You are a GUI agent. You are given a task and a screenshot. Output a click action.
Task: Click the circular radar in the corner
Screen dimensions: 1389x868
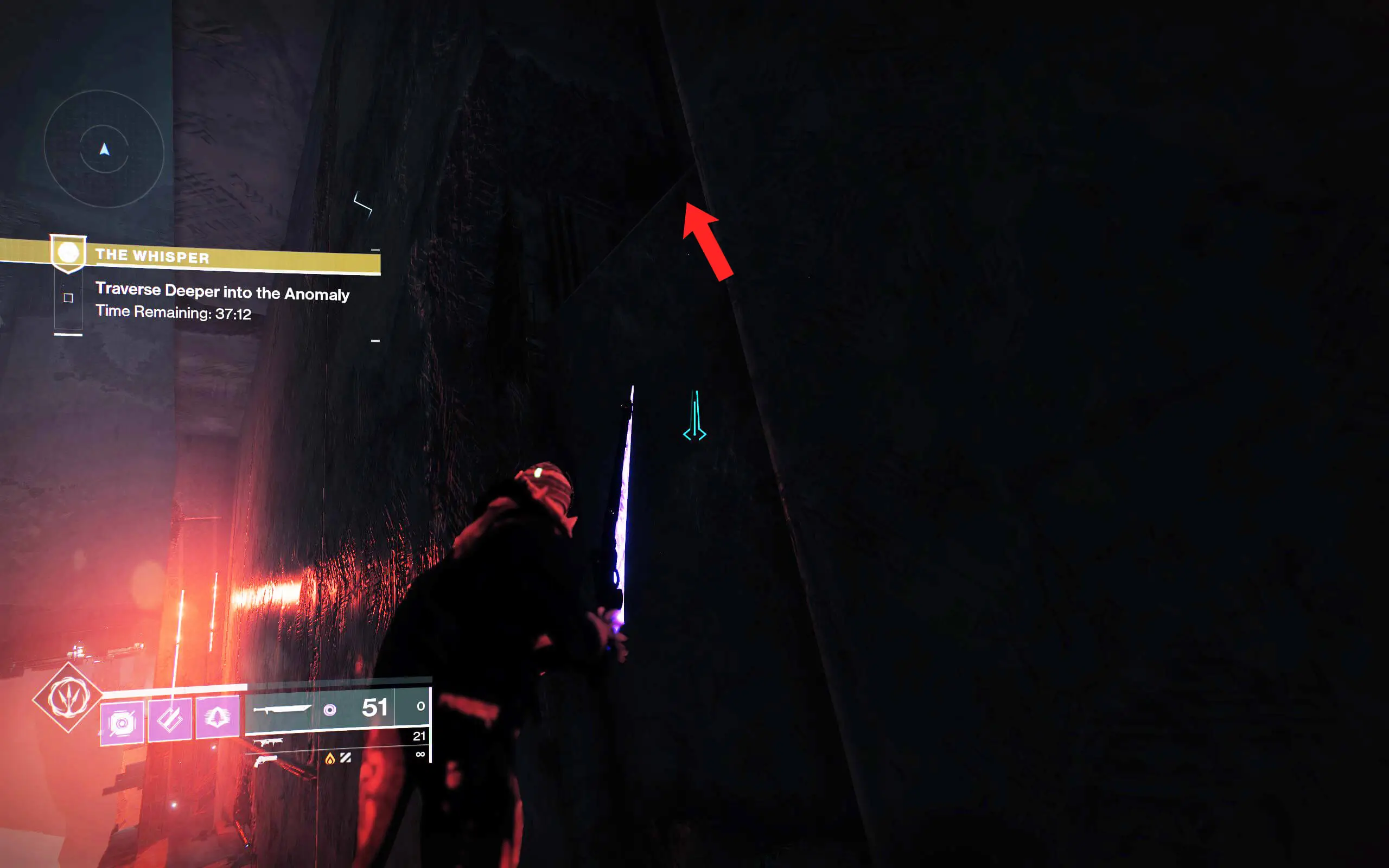(104, 149)
